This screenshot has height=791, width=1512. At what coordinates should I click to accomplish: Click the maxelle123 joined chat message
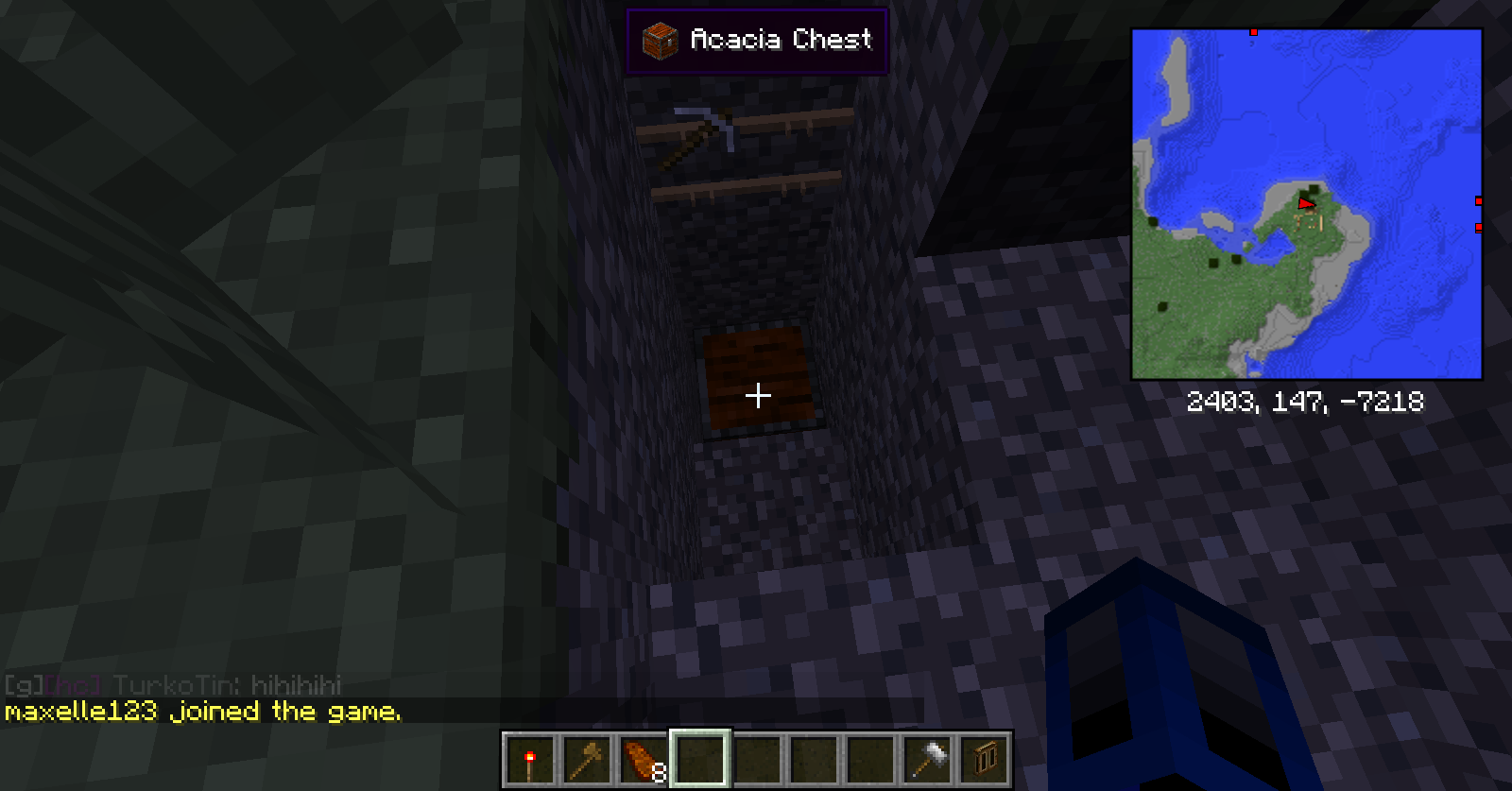pyautogui.click(x=203, y=712)
